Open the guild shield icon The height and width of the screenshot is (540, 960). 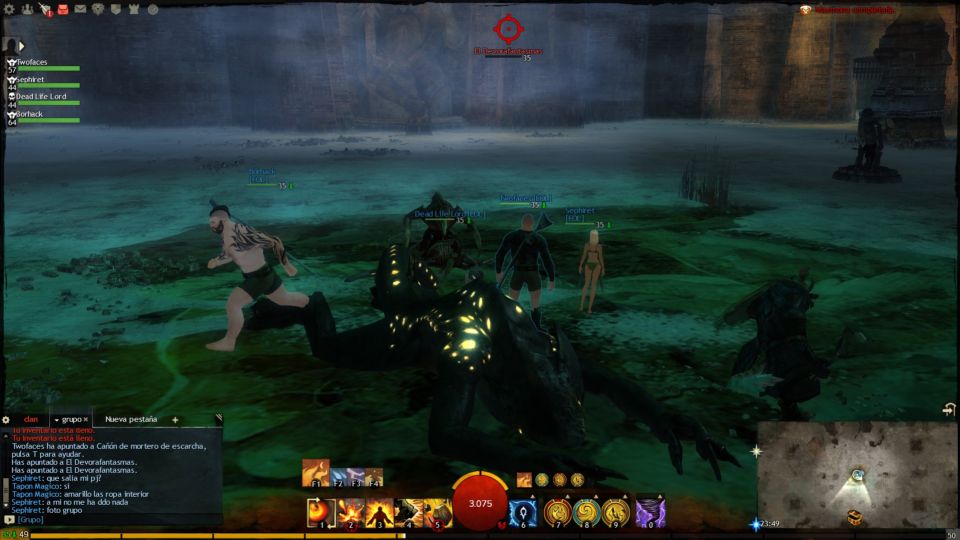point(116,9)
